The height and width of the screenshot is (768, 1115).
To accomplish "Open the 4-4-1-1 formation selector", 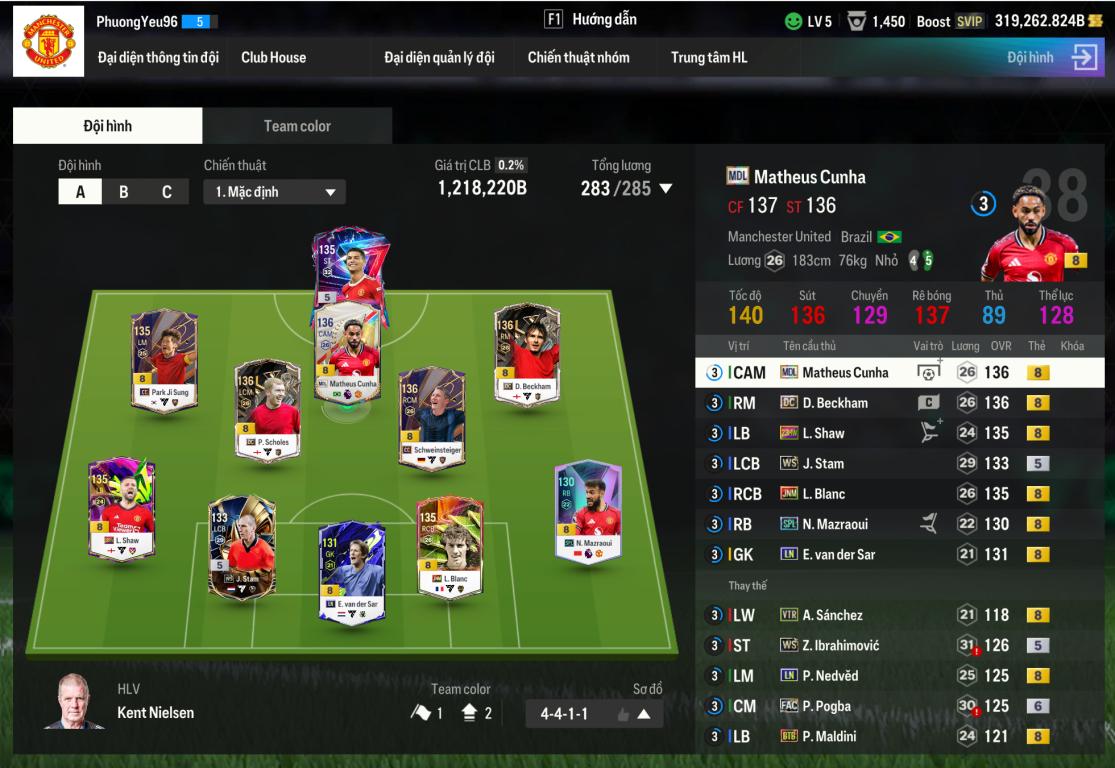I will 594,714.
